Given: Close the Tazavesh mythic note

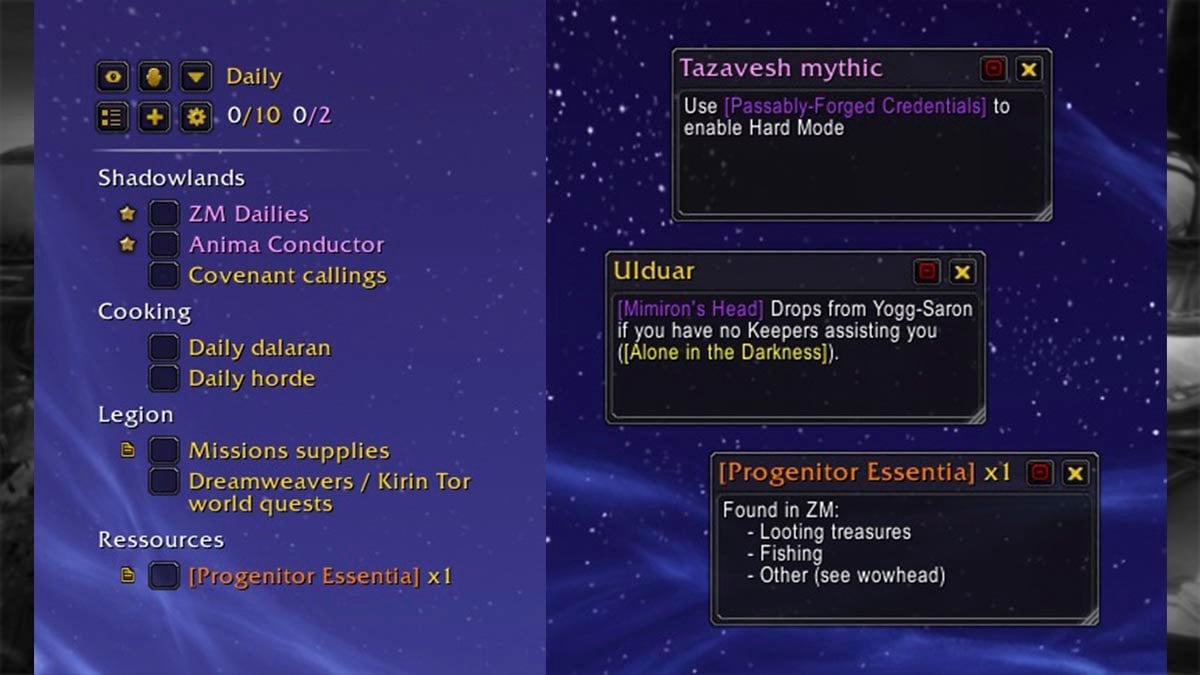Looking at the screenshot, I should 1028,69.
